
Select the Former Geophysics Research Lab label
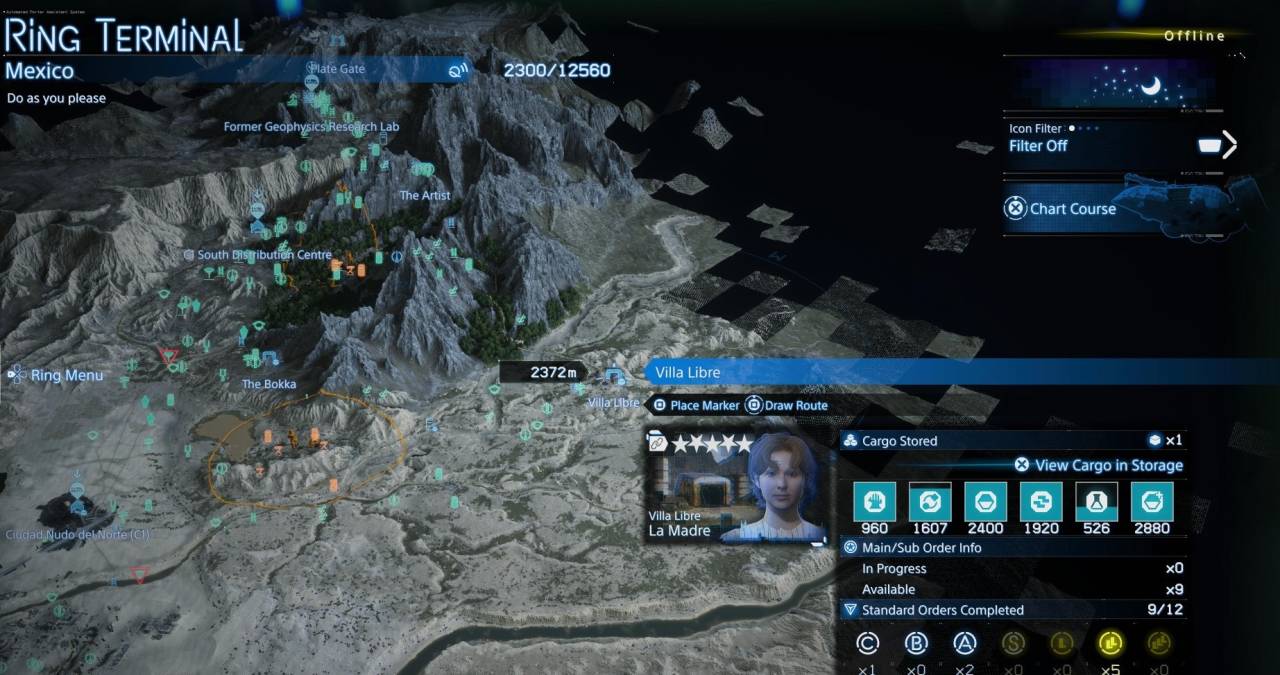coord(311,127)
